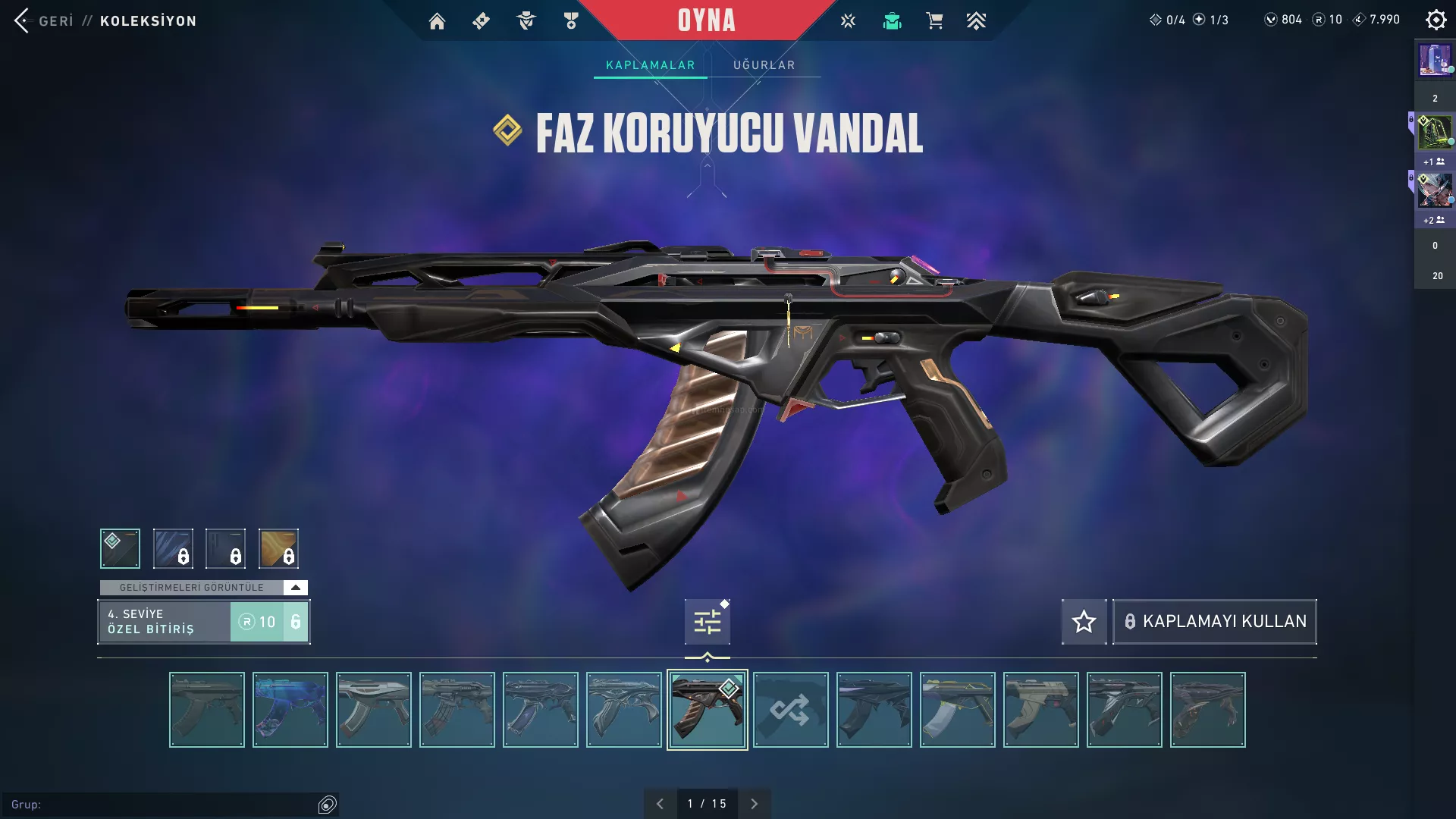Open the store shopping cart icon

point(934,21)
